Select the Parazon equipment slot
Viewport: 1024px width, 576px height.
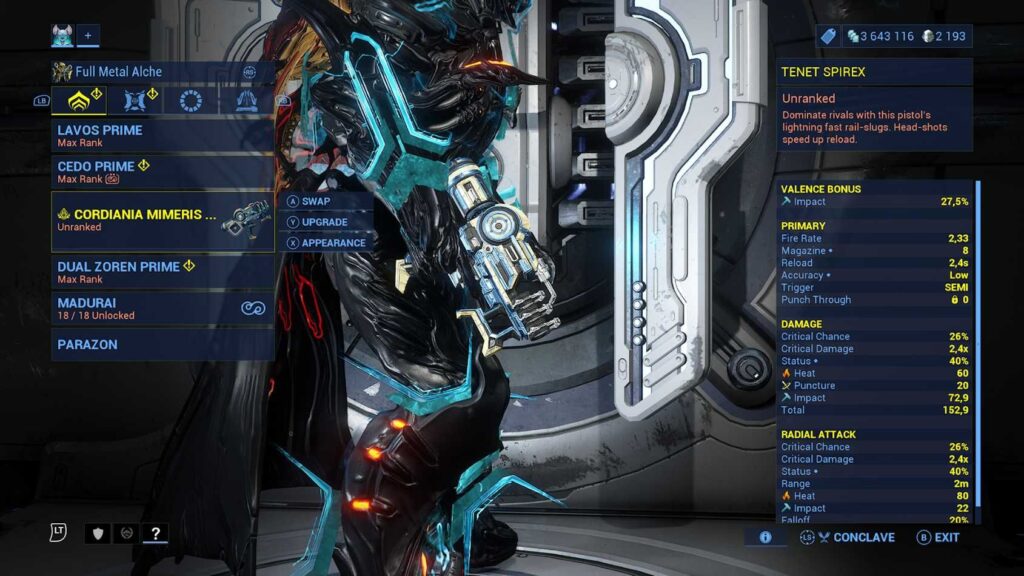pos(160,344)
